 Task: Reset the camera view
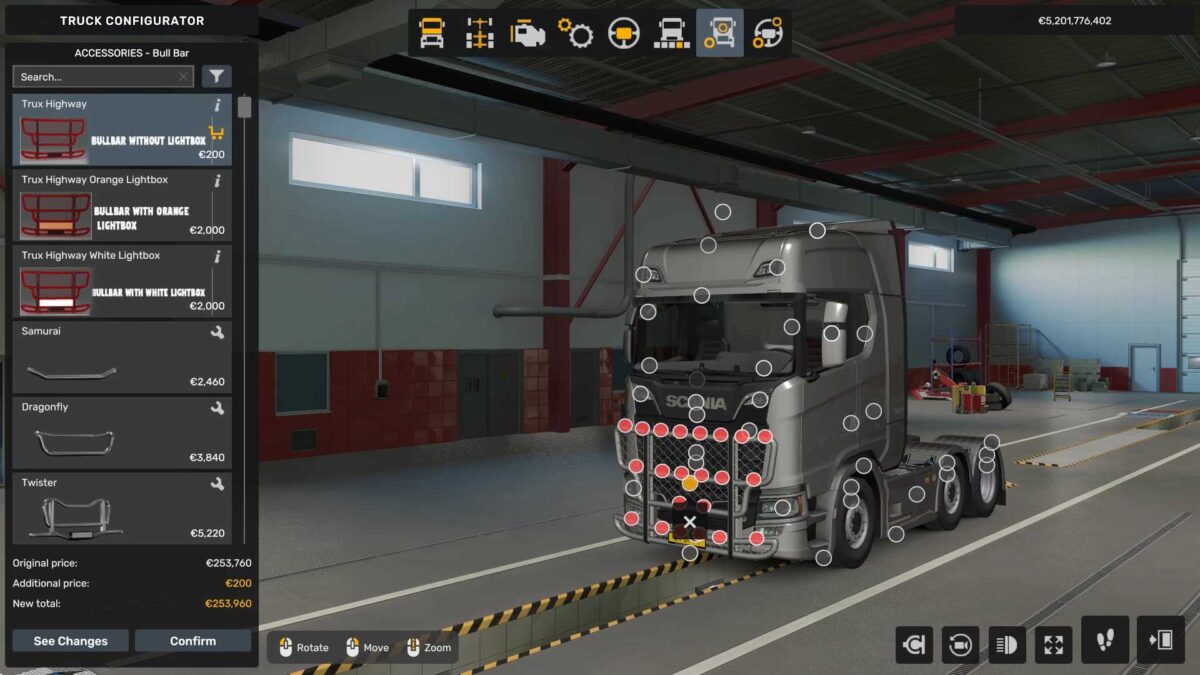959,644
